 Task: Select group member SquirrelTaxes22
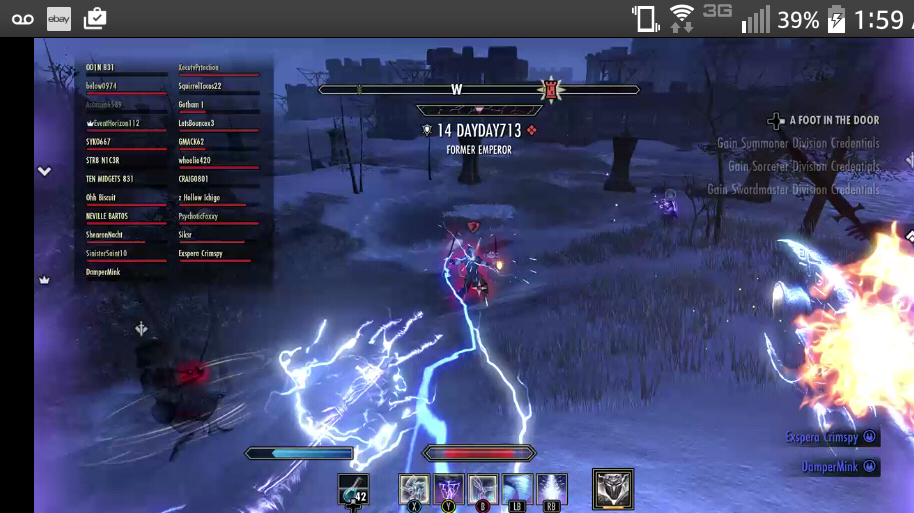[200, 86]
